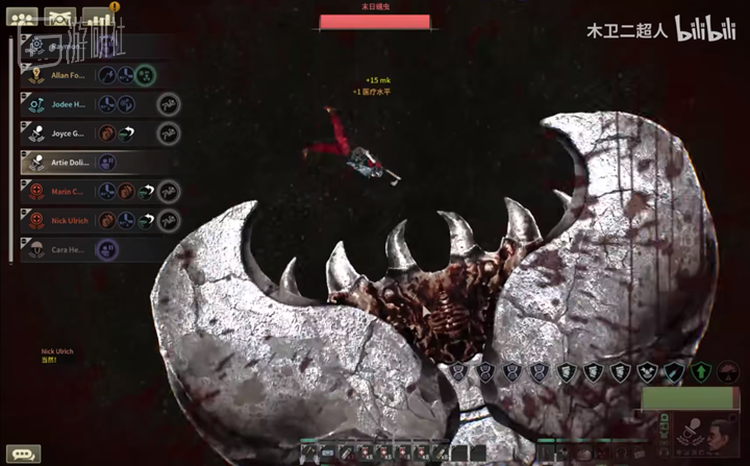Select crew member Marin C...

[x=68, y=191]
